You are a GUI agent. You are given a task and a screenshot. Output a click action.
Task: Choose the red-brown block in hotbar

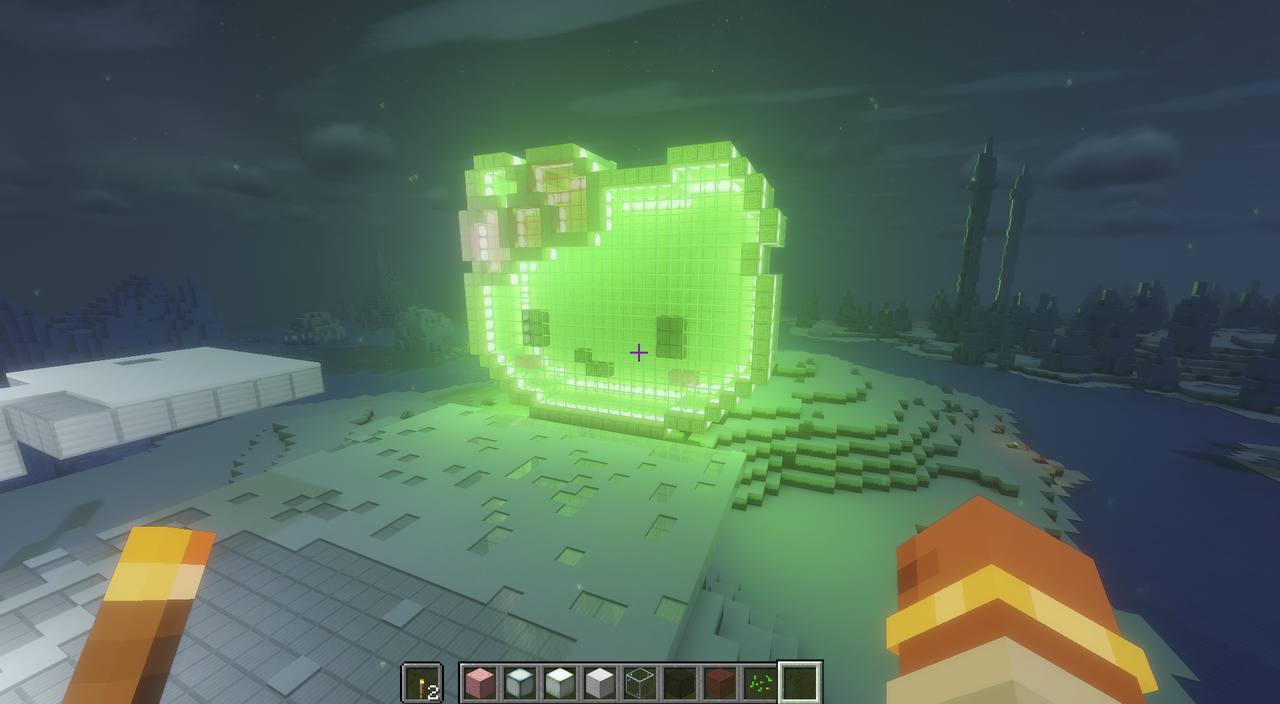pyautogui.click(x=720, y=683)
